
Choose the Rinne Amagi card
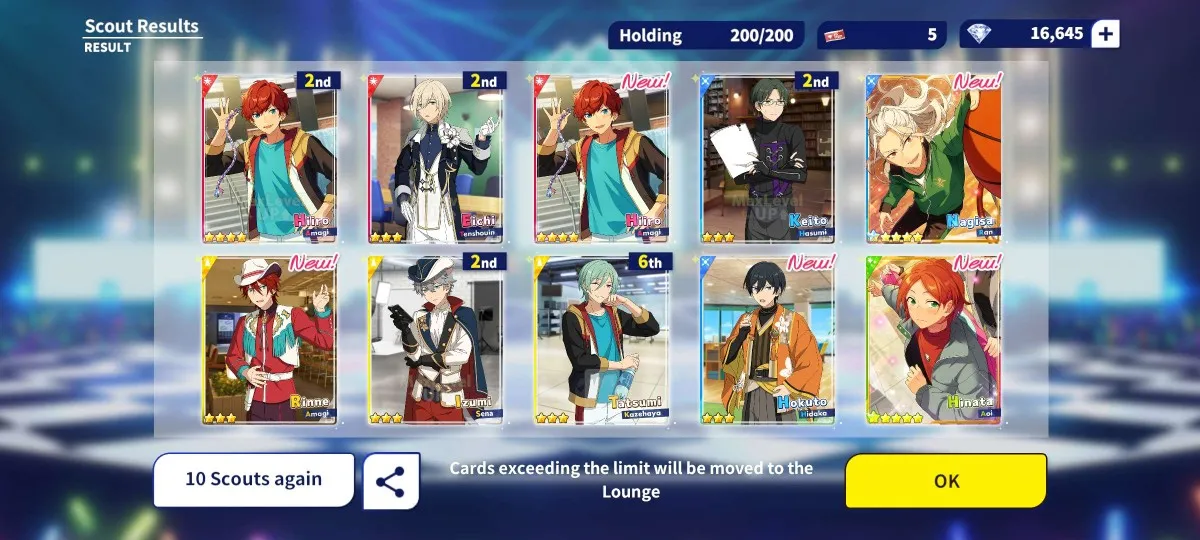click(x=270, y=340)
